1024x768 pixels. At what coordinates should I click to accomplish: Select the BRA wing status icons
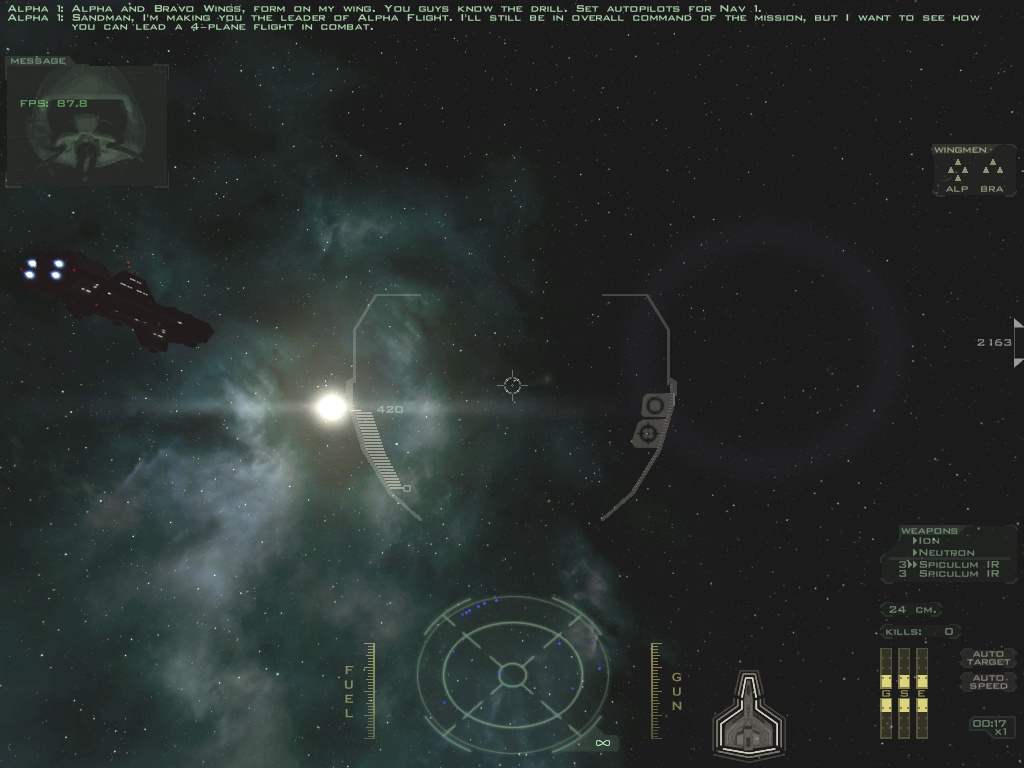(x=991, y=168)
